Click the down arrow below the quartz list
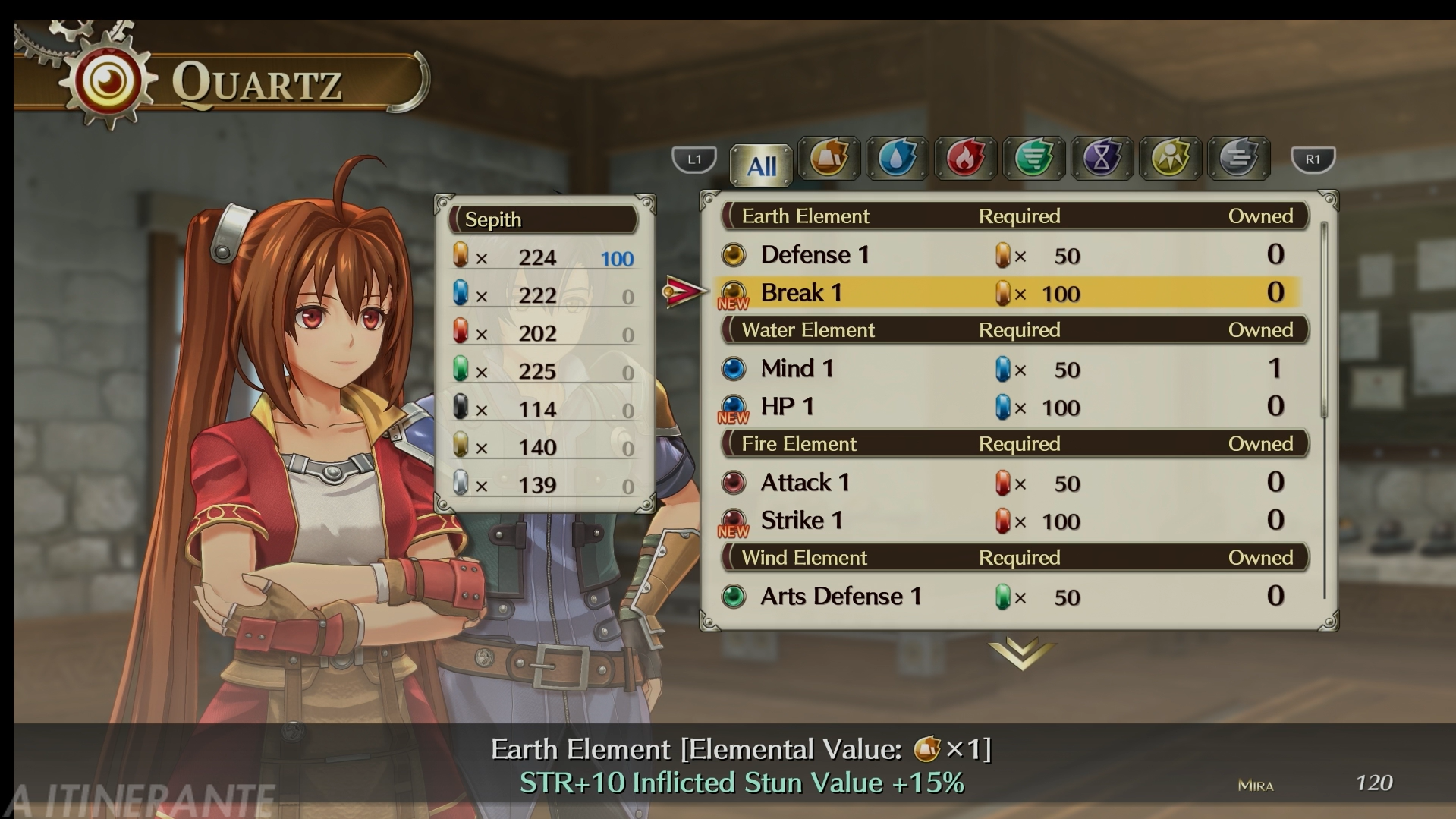The image size is (1456, 819). 1021,654
